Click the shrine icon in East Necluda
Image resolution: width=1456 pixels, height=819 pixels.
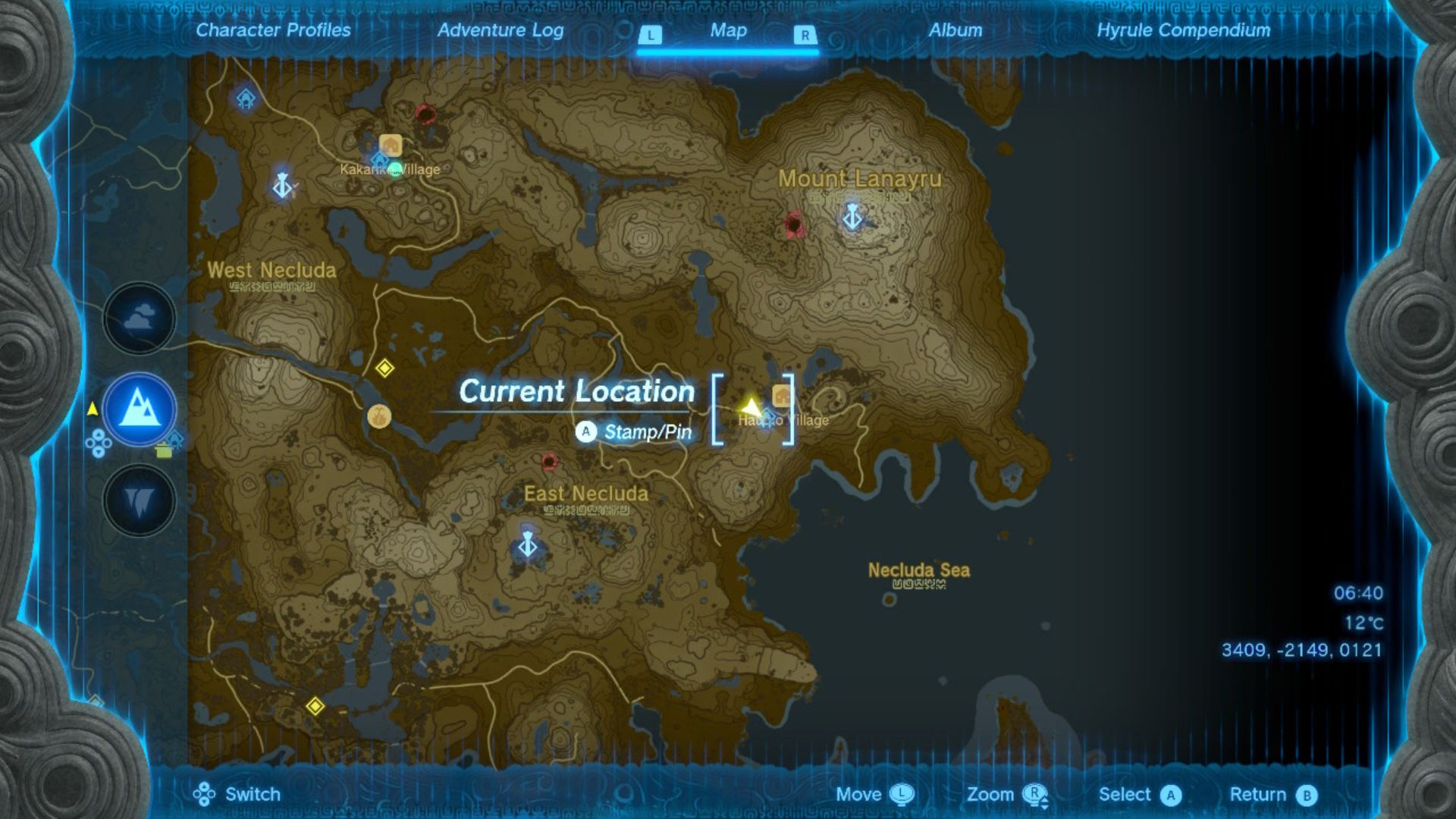[x=528, y=545]
